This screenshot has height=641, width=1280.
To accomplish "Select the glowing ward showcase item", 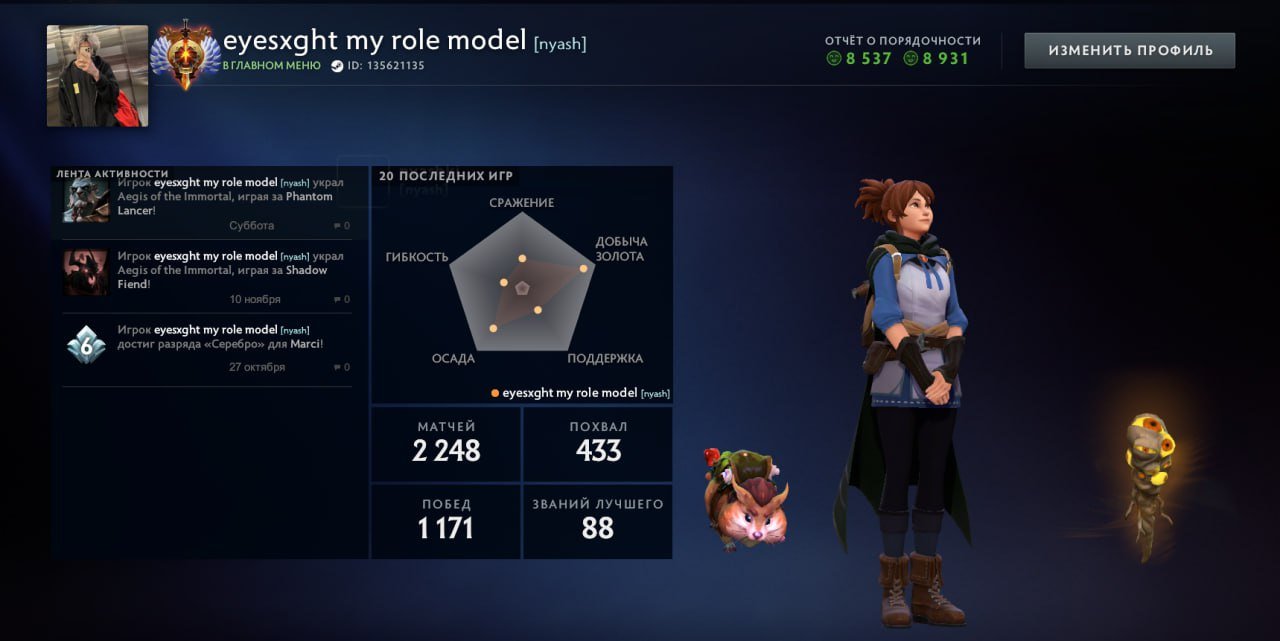I will click(x=1146, y=482).
